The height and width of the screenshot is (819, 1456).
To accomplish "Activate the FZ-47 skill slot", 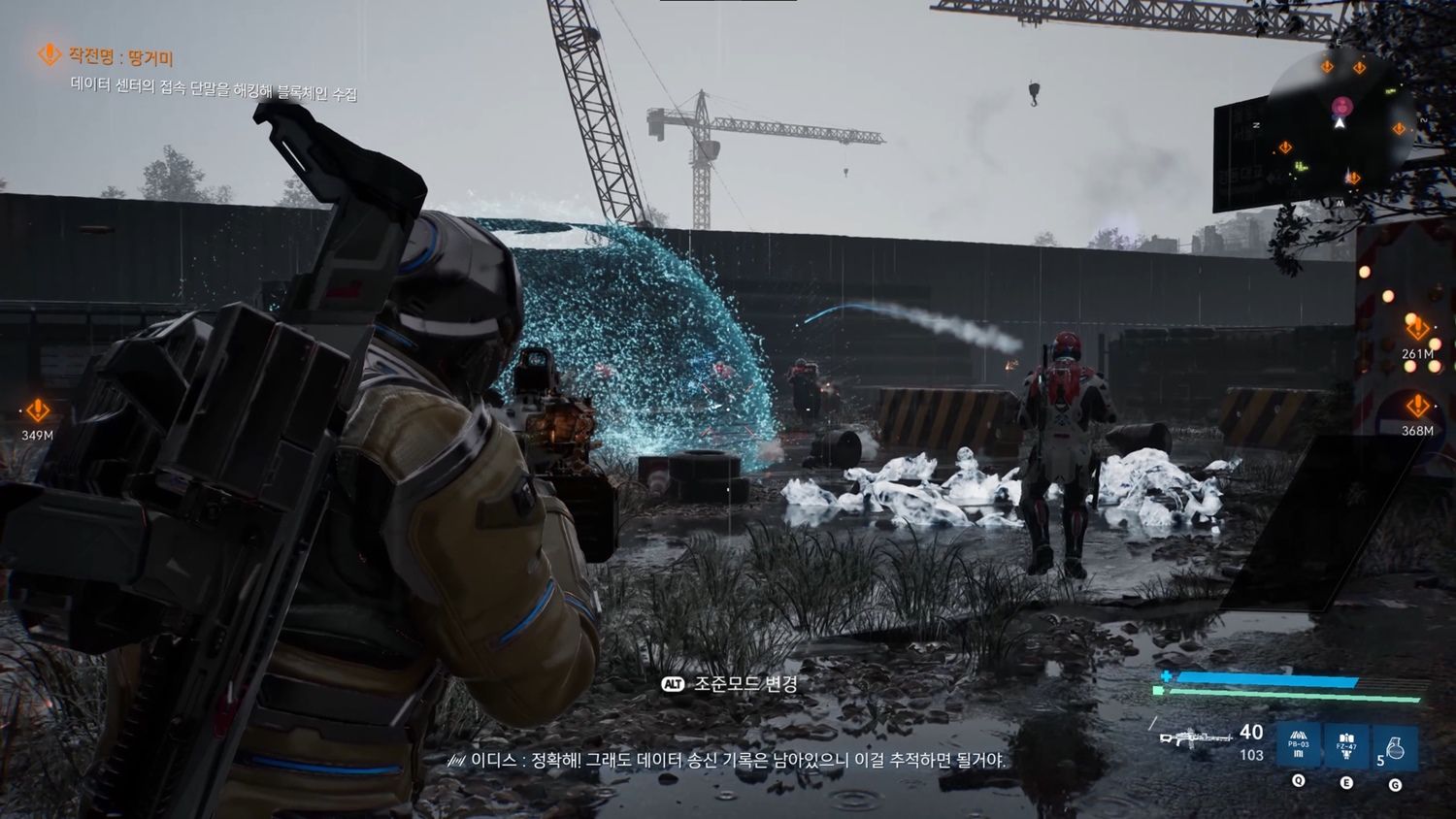I will click(x=1346, y=745).
